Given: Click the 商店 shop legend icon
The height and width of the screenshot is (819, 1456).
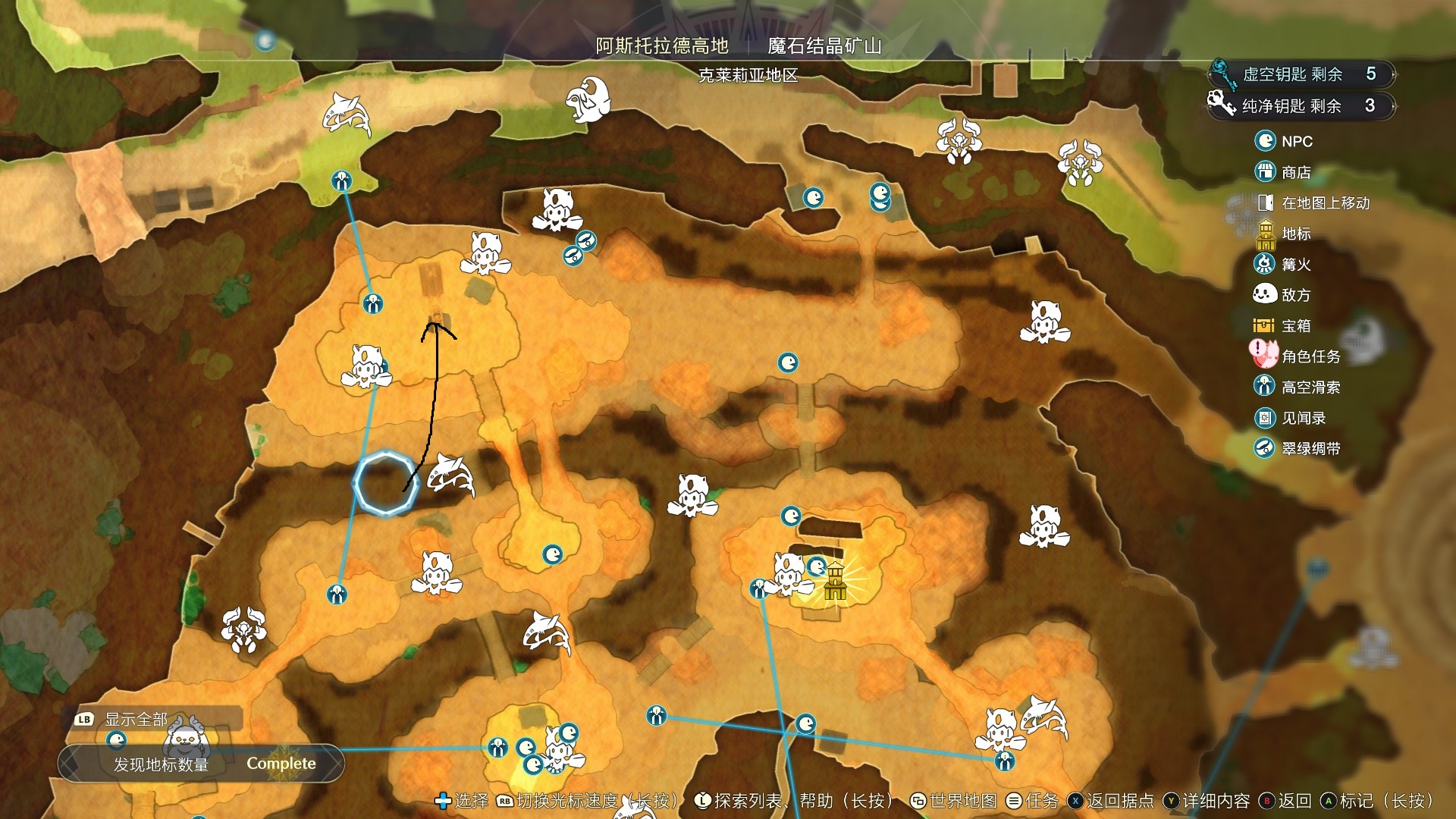Looking at the screenshot, I should point(1263,172).
